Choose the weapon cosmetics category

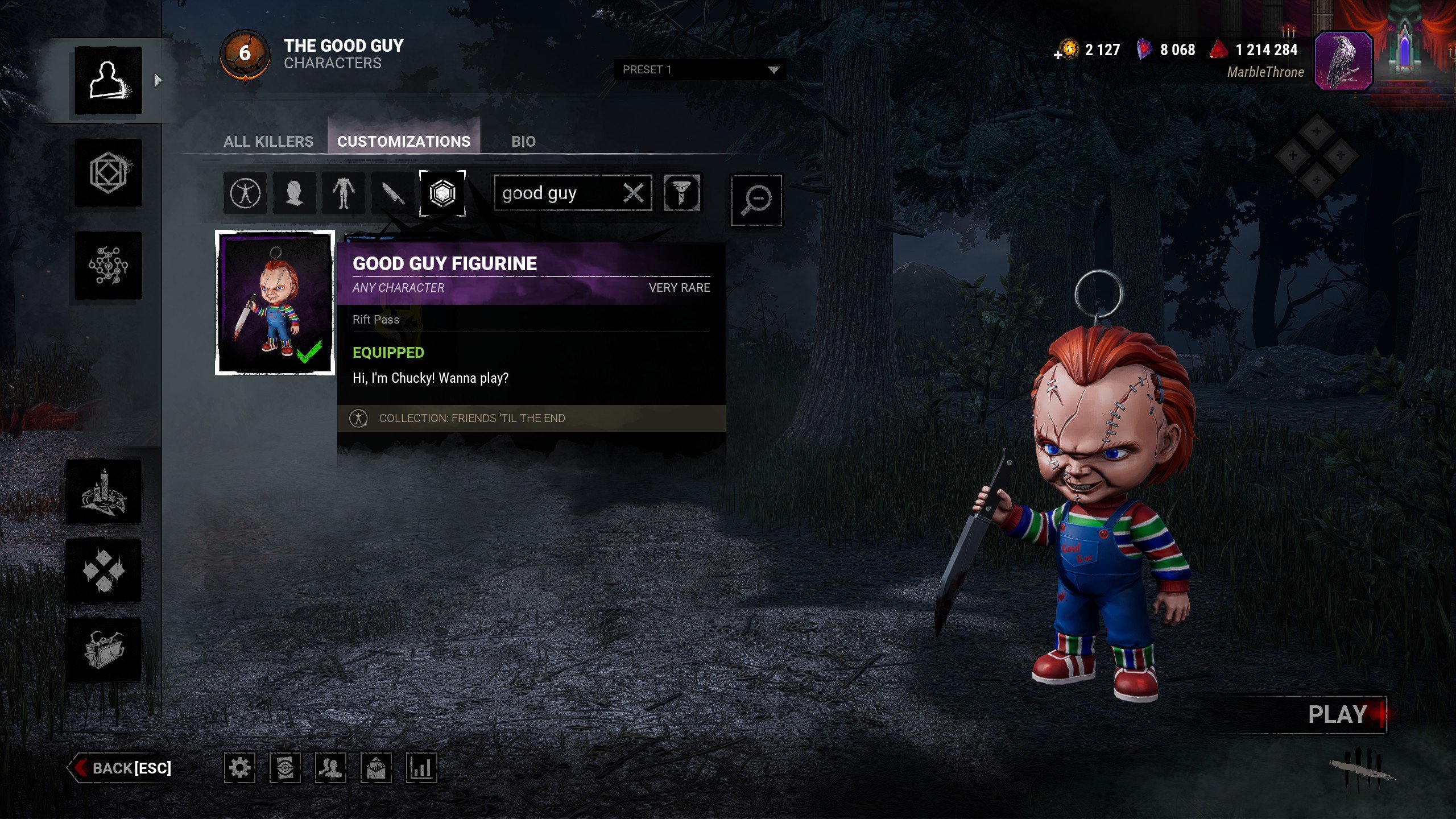392,193
